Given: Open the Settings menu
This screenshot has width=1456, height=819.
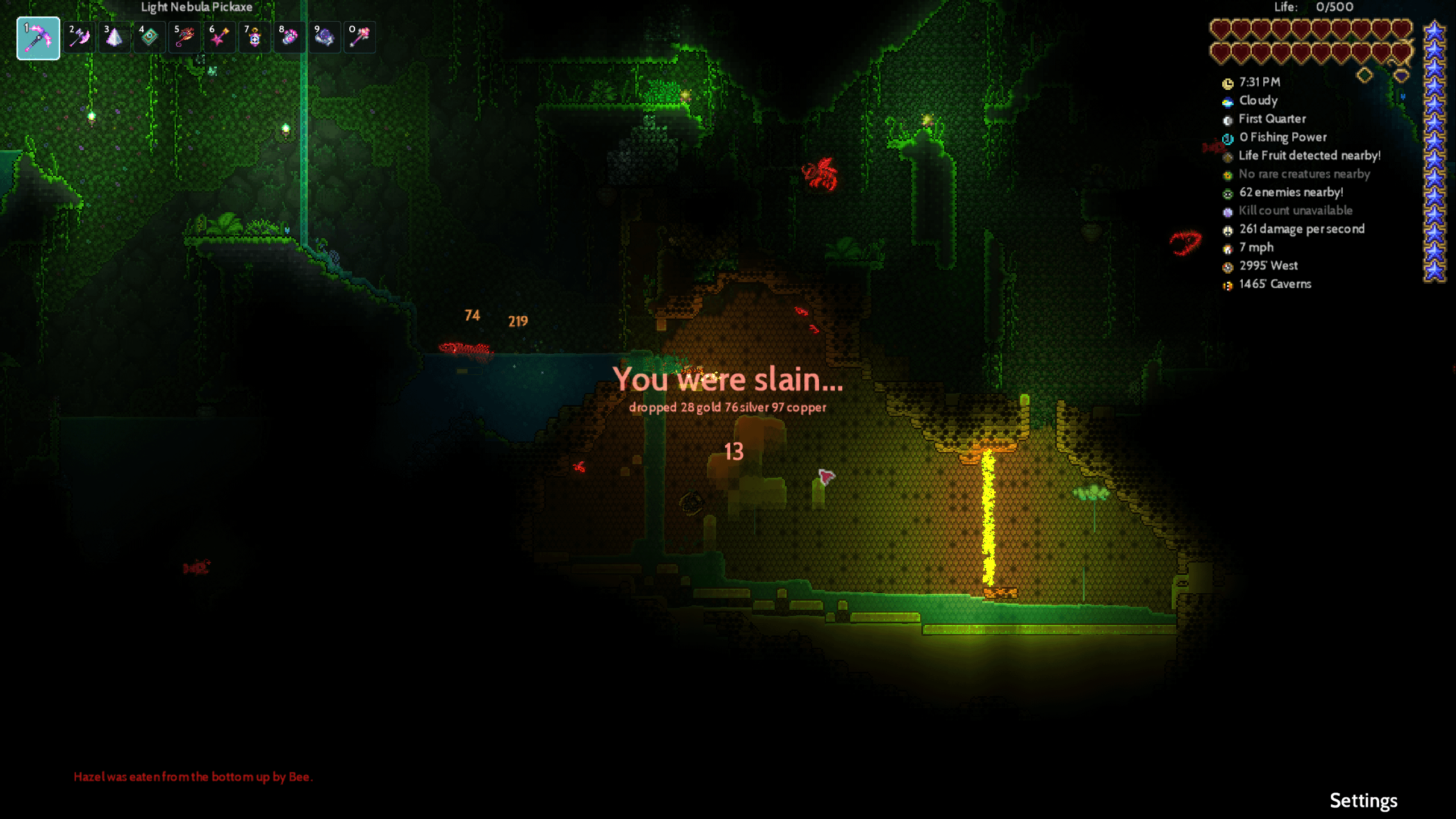Looking at the screenshot, I should 1363,800.
